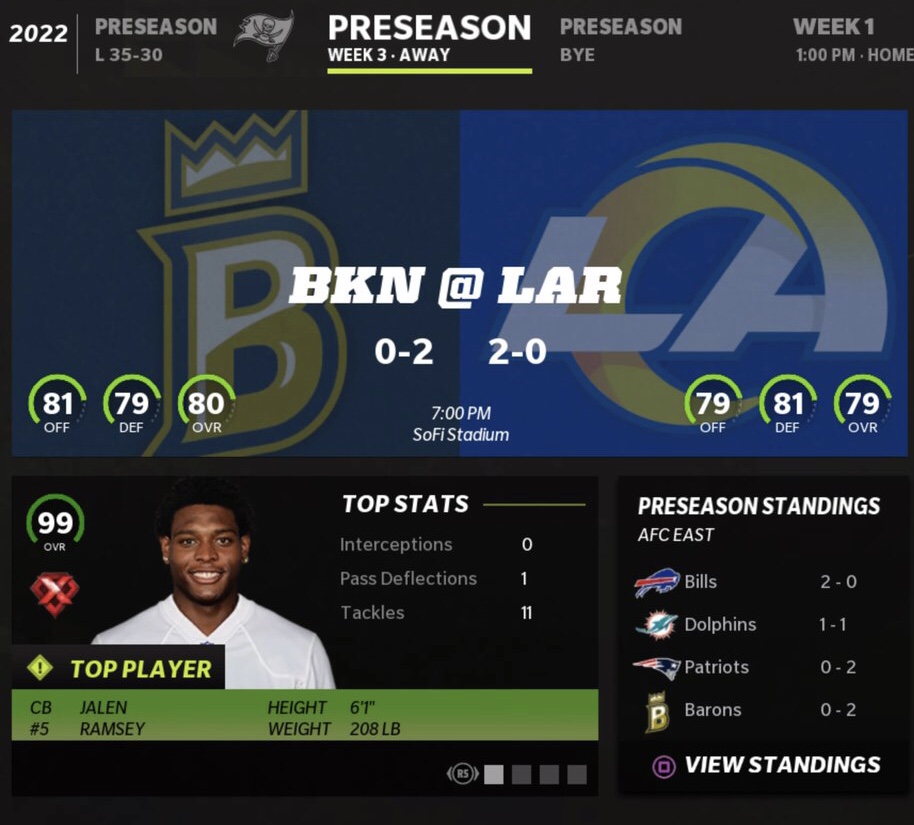914x825 pixels.
Task: Choose the Barons row in standings
Action: 746,710
